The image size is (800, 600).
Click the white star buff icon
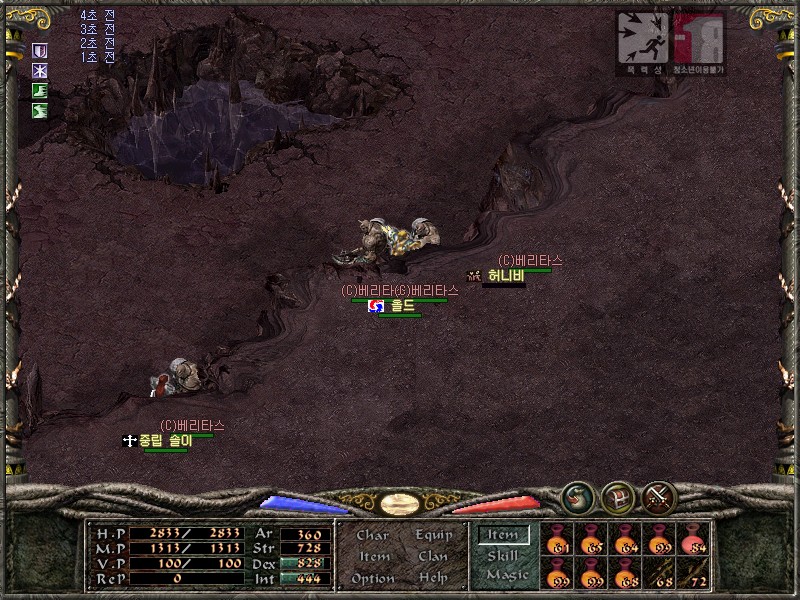40,71
